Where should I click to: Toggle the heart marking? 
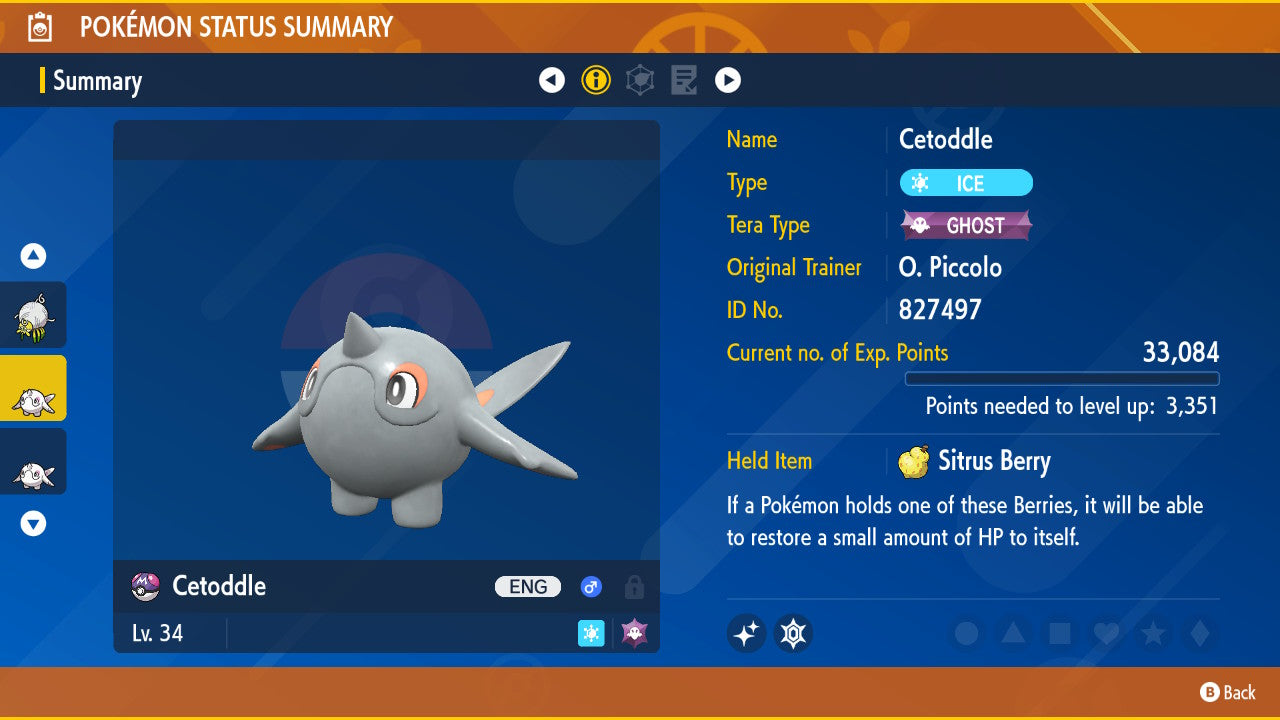coord(1106,633)
